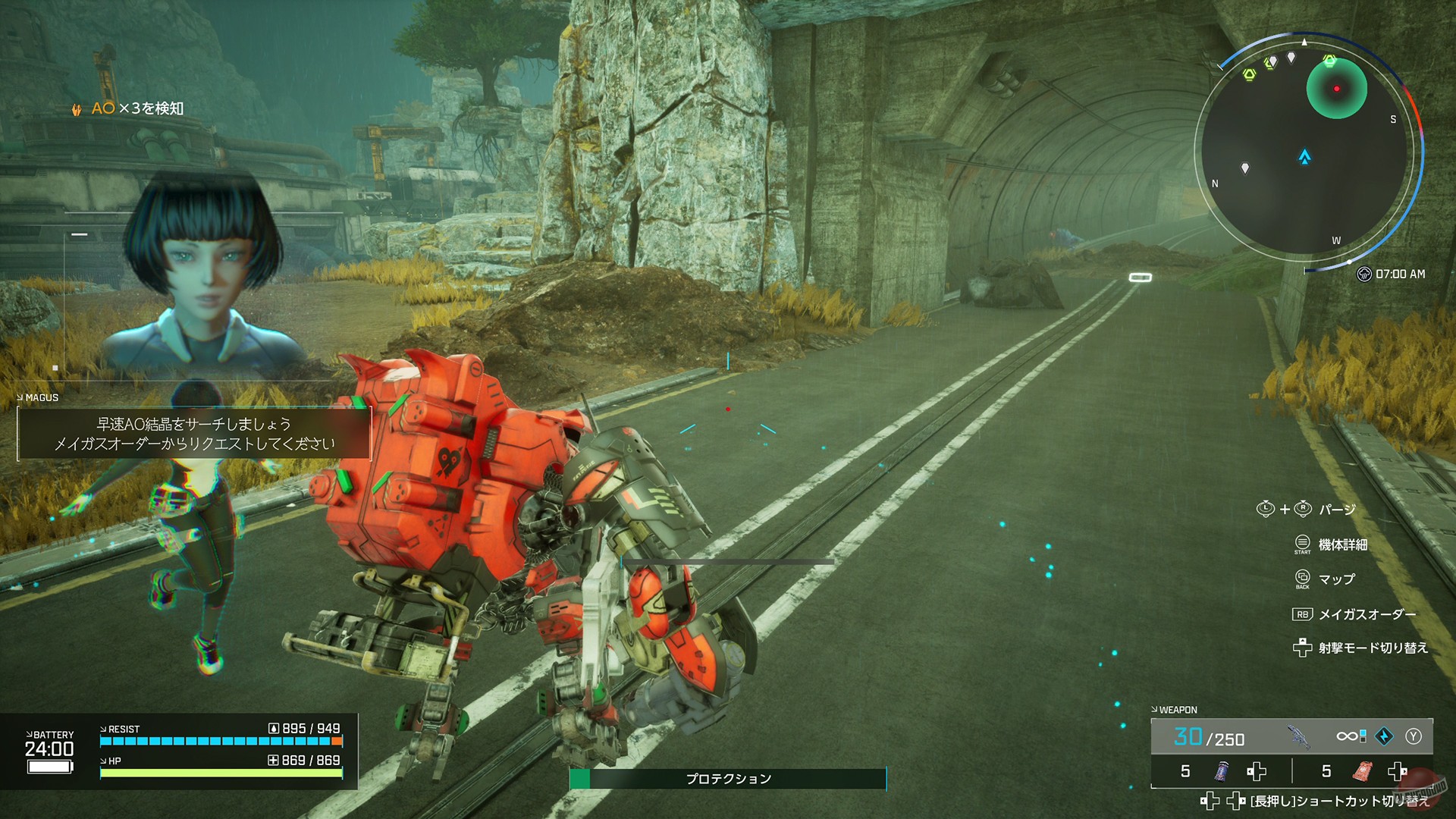Click the blue player arrow on the minimap
This screenshot has width=1456, height=819.
coord(1304,157)
